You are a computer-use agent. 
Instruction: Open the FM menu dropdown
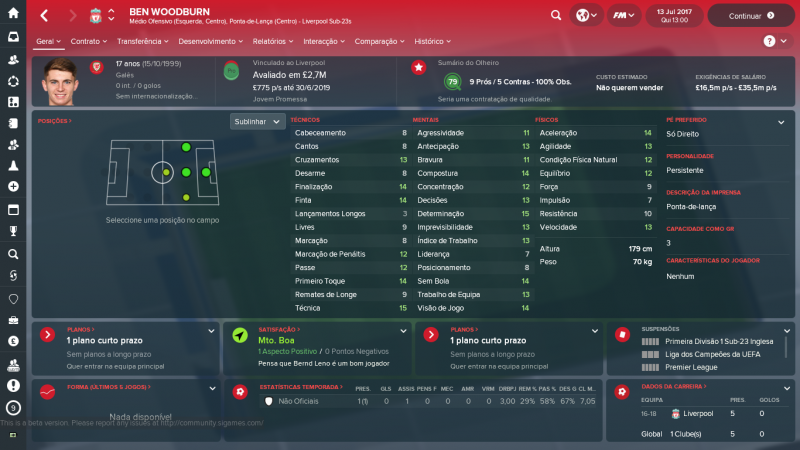[x=626, y=16]
